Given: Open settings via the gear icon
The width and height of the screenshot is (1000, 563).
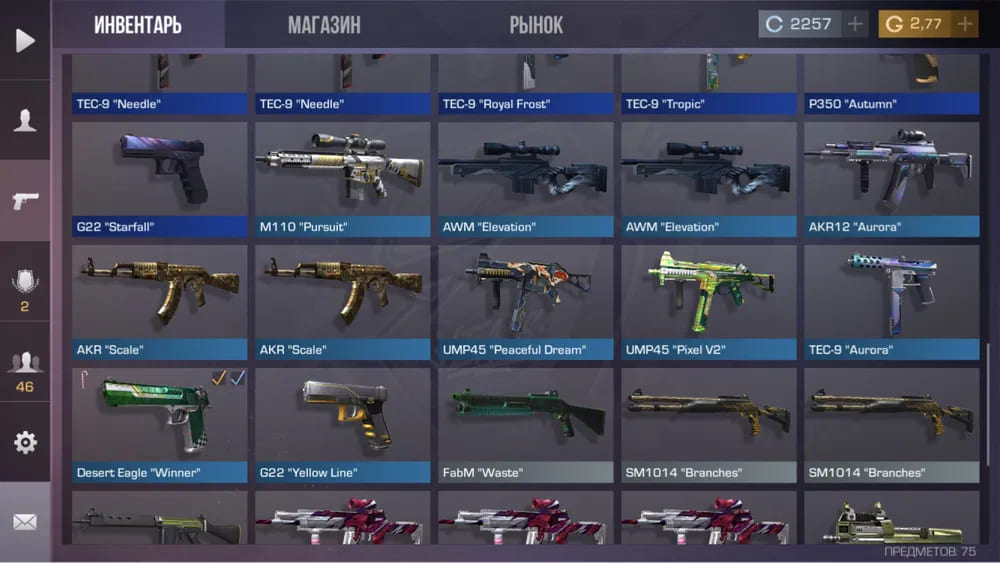Looking at the screenshot, I should coord(25,442).
